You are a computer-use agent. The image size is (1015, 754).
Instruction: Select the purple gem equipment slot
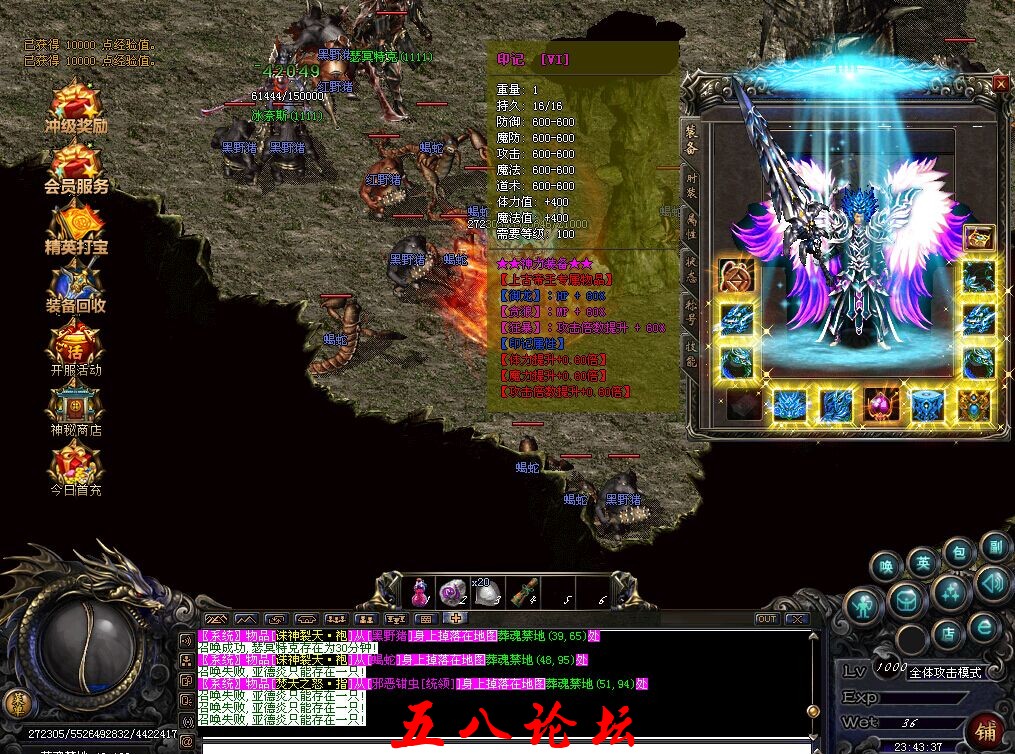(882, 405)
